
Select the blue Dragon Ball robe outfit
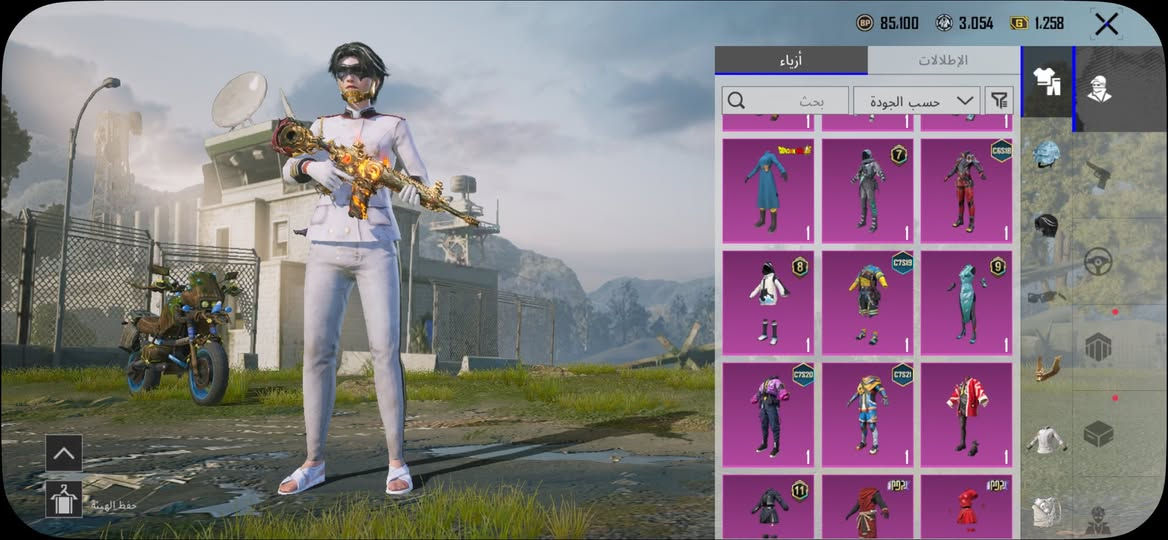(768, 190)
